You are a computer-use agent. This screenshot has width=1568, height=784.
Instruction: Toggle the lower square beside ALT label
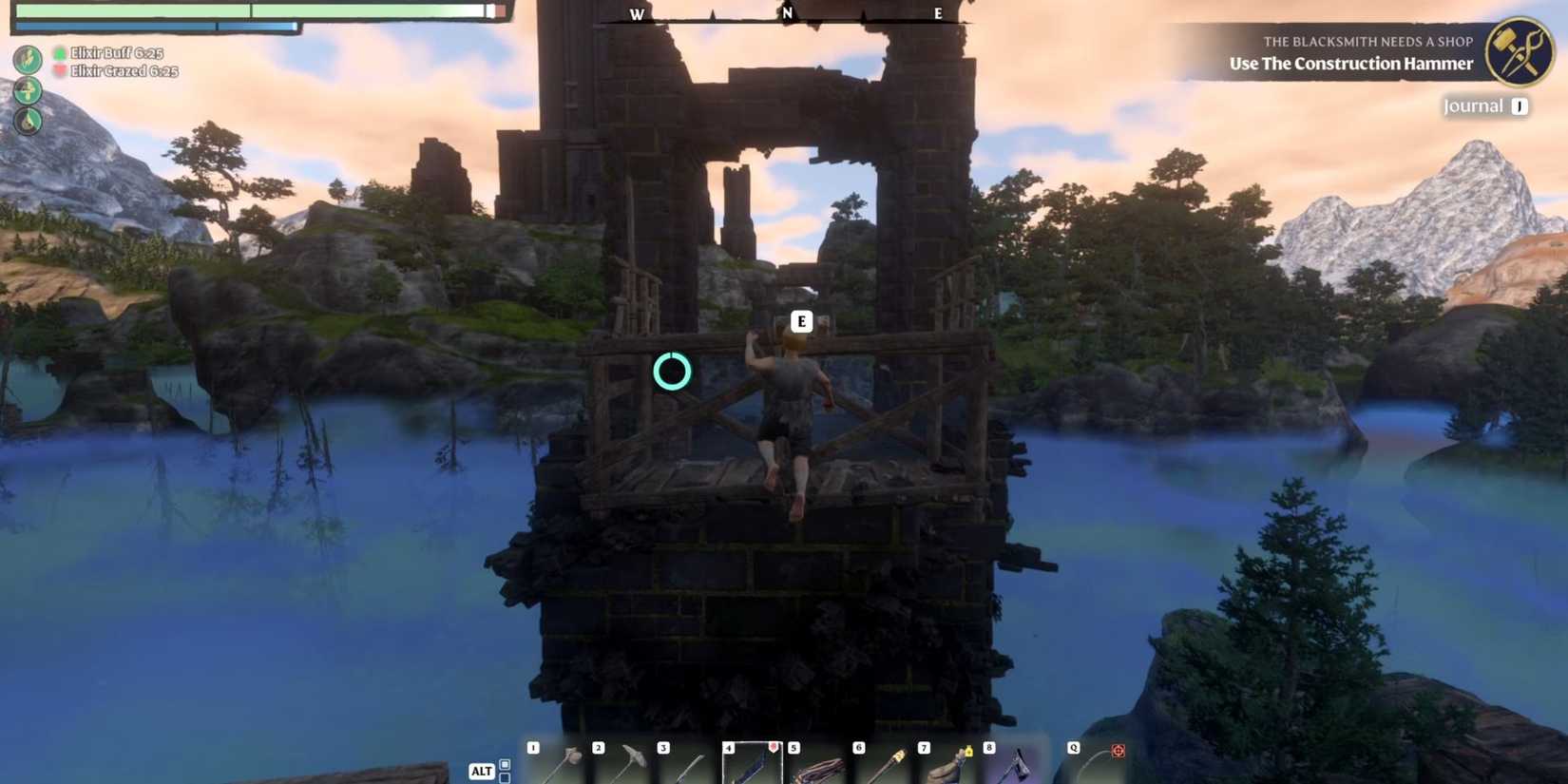coord(504,777)
